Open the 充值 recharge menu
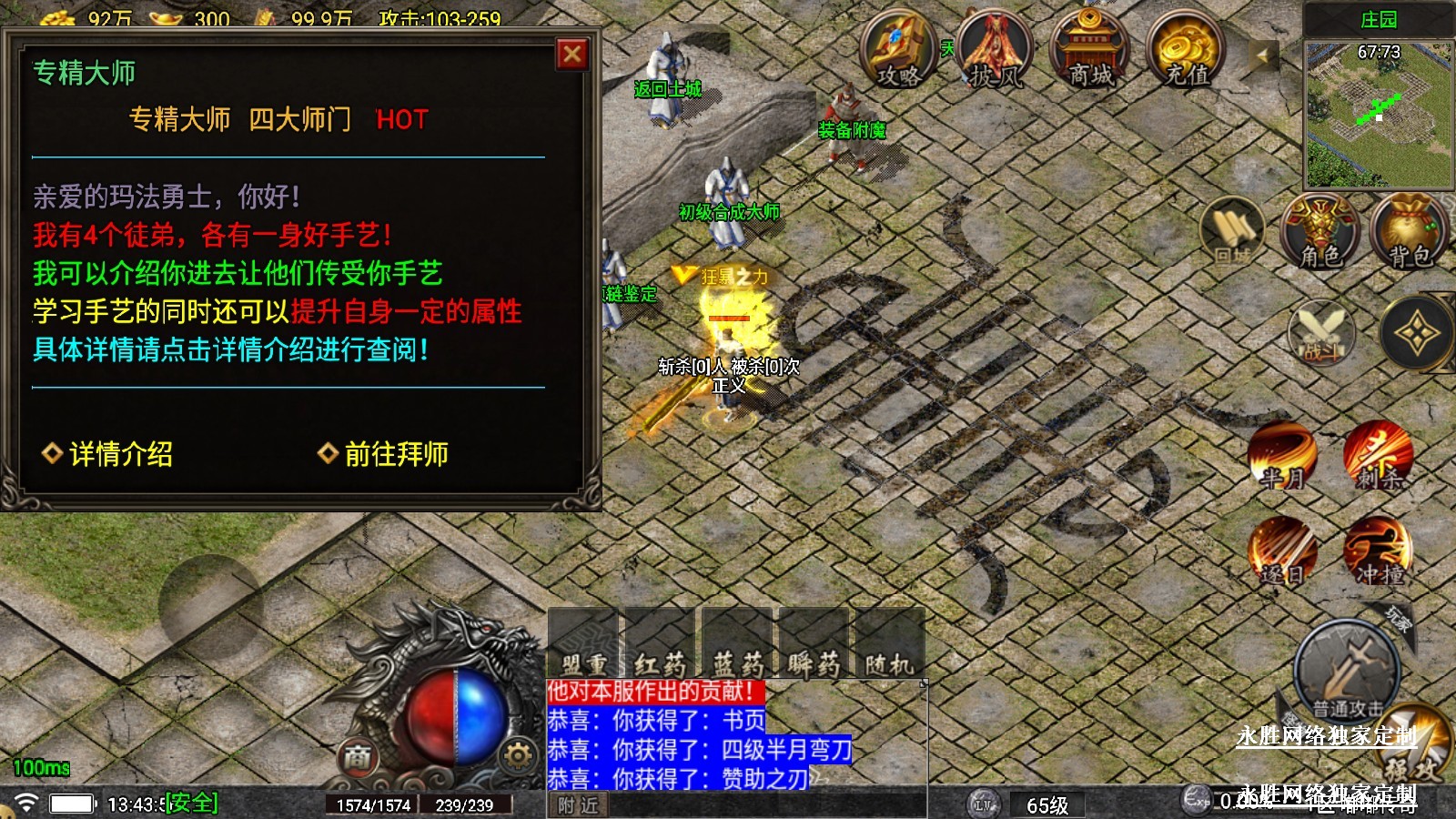The image size is (1456, 819). tap(1186, 51)
